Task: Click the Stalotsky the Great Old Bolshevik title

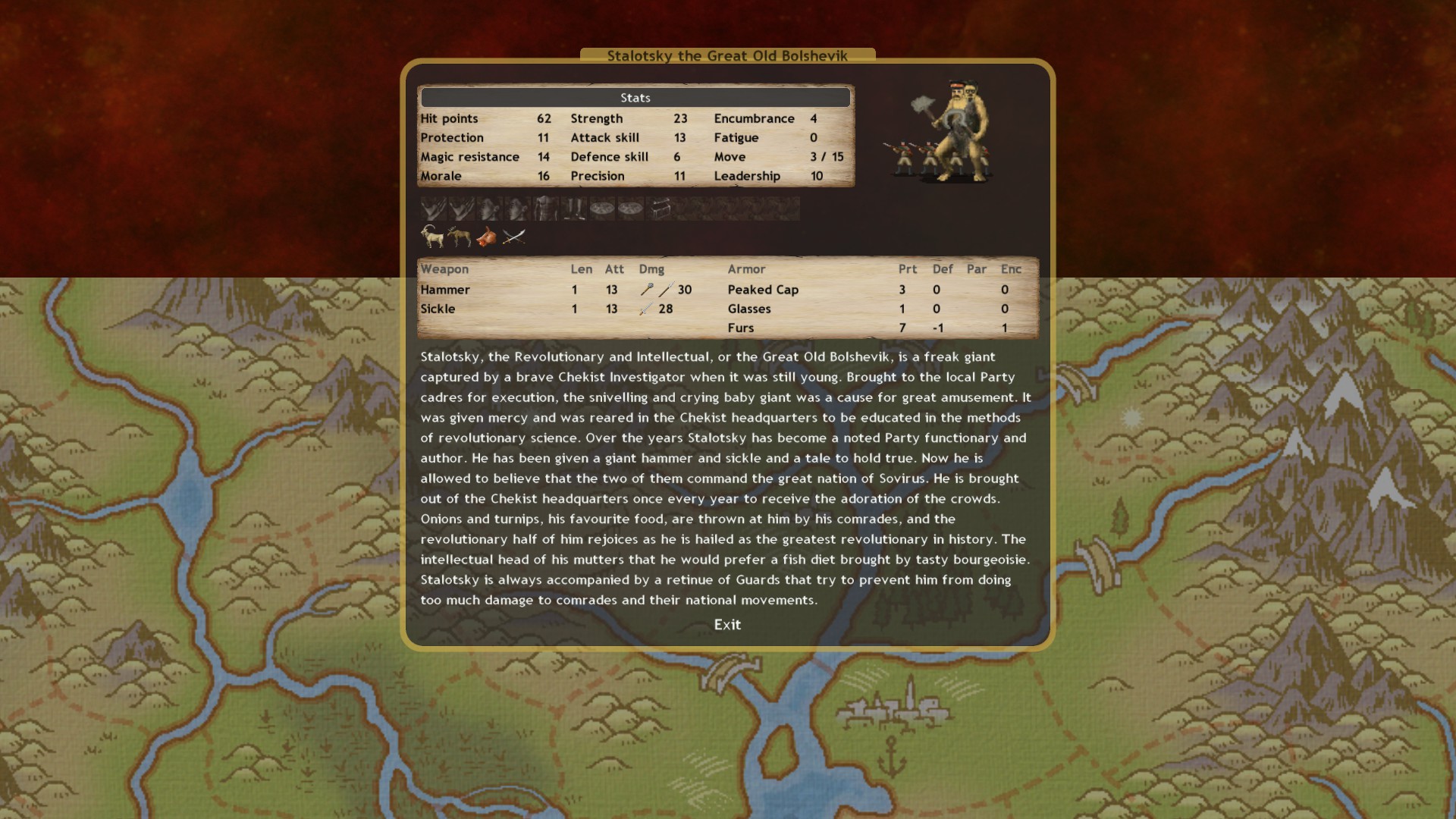Action: click(726, 55)
